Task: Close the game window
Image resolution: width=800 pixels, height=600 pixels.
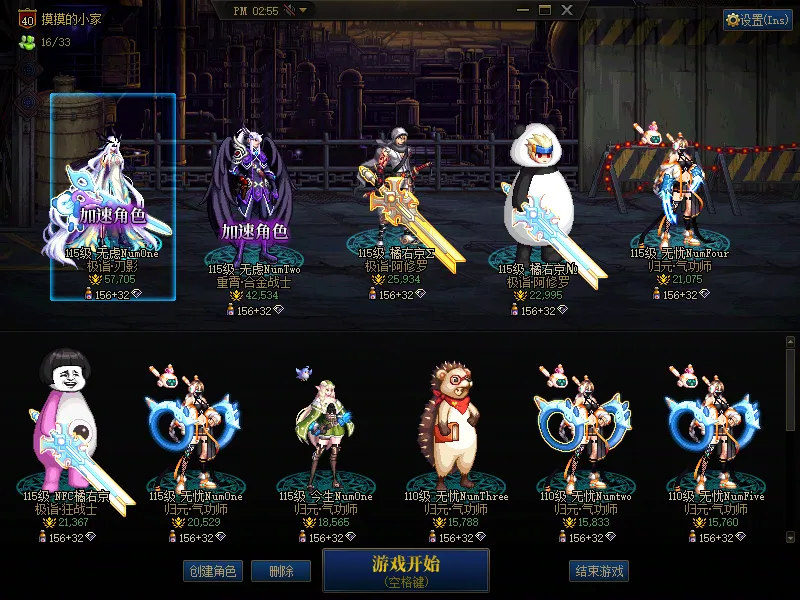Action: [x=567, y=10]
